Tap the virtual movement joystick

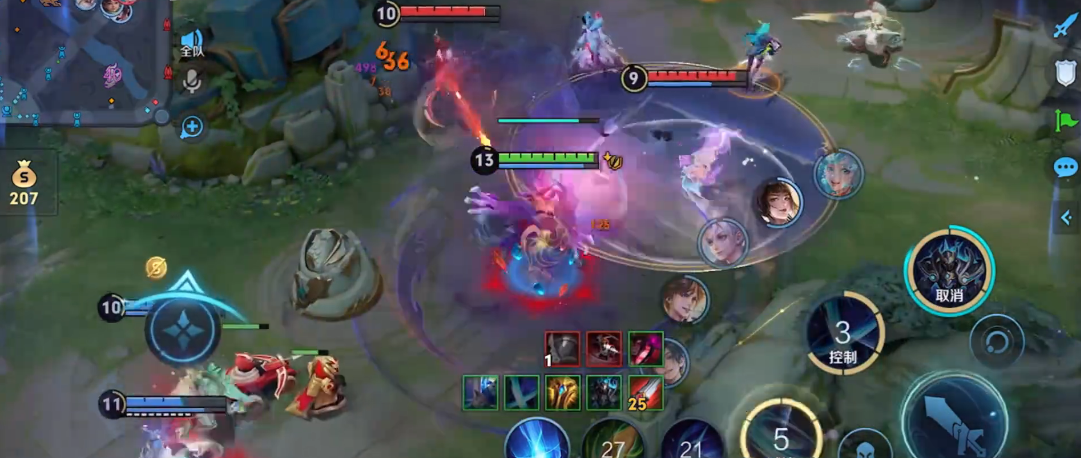pos(183,331)
